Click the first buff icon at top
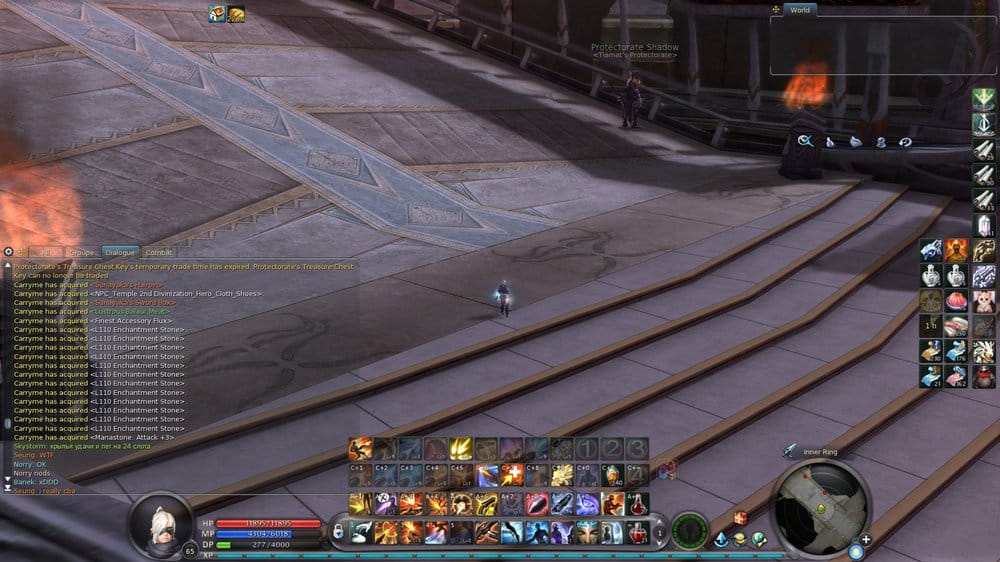The image size is (1000, 562). click(217, 13)
